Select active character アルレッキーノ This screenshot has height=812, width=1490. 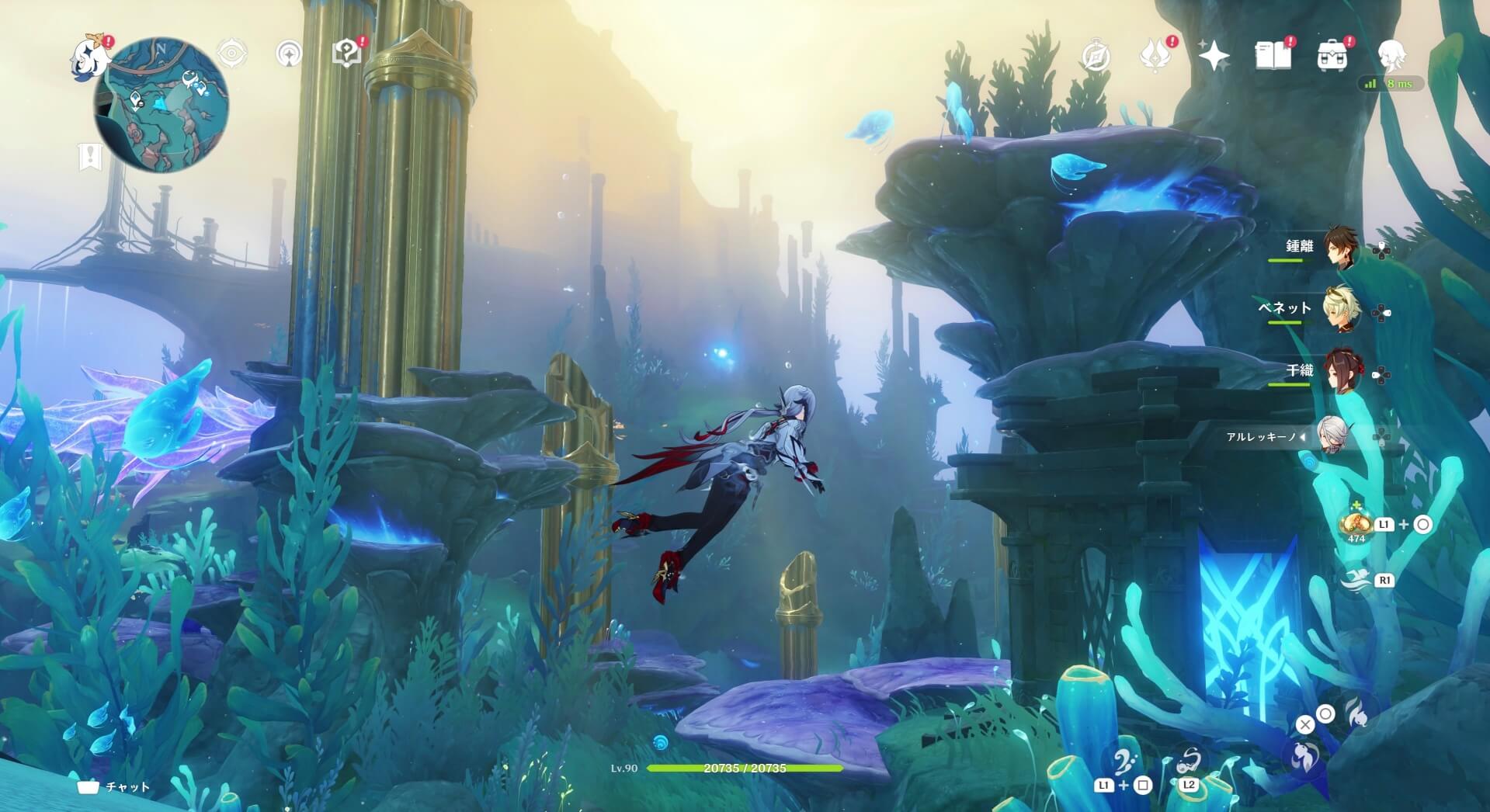[1335, 435]
